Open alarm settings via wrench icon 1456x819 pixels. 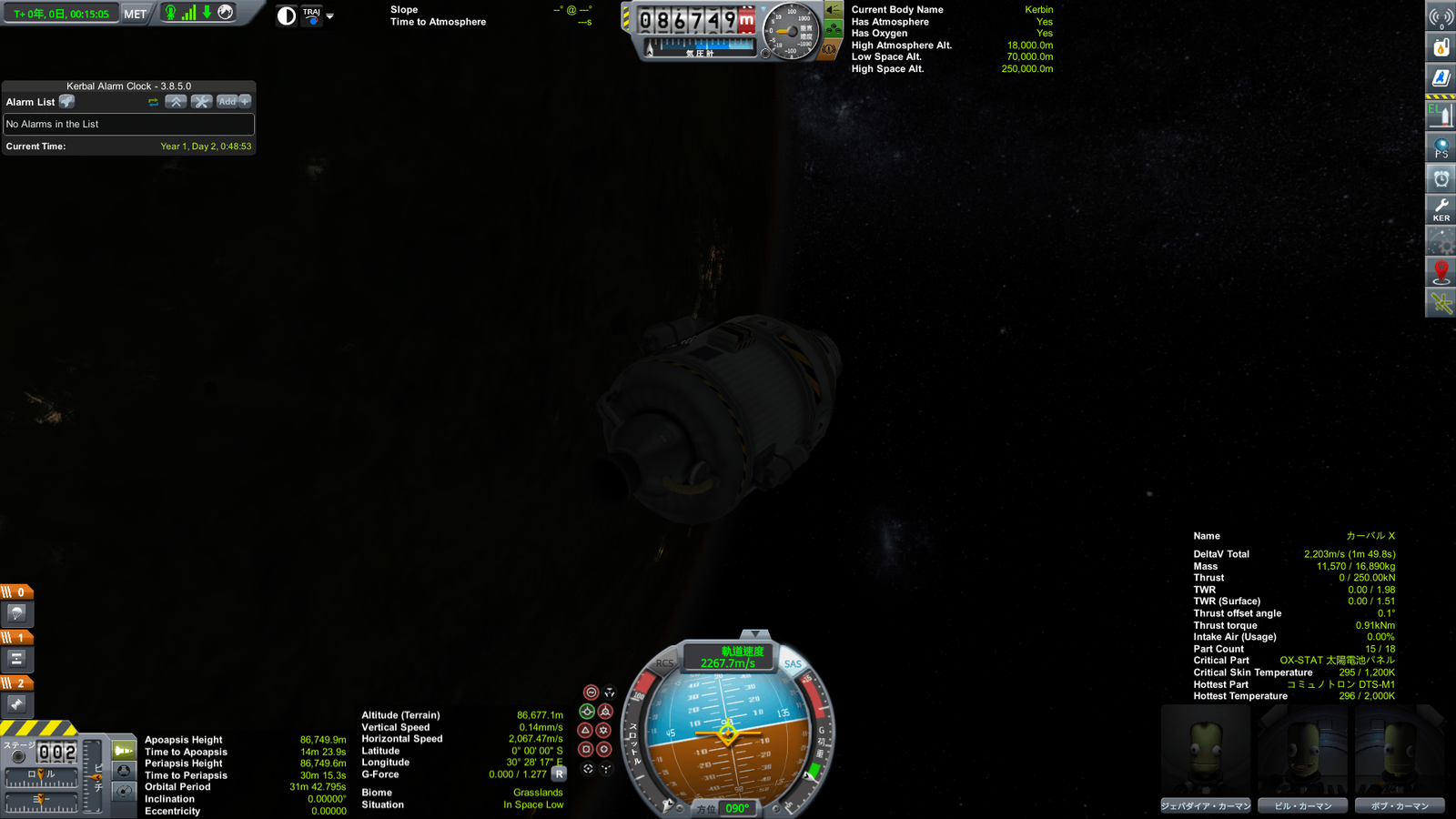202,101
